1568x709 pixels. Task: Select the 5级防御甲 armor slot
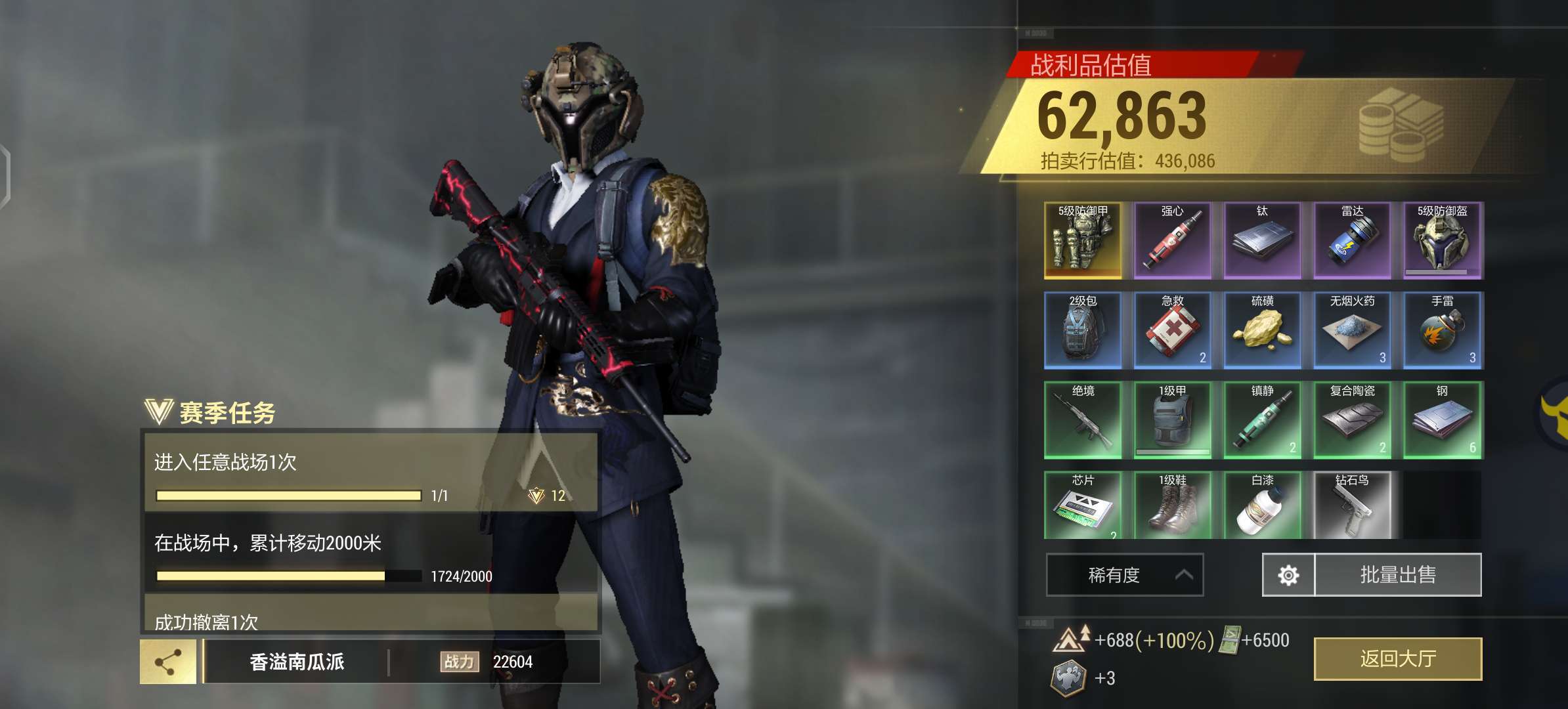pyautogui.click(x=1083, y=240)
